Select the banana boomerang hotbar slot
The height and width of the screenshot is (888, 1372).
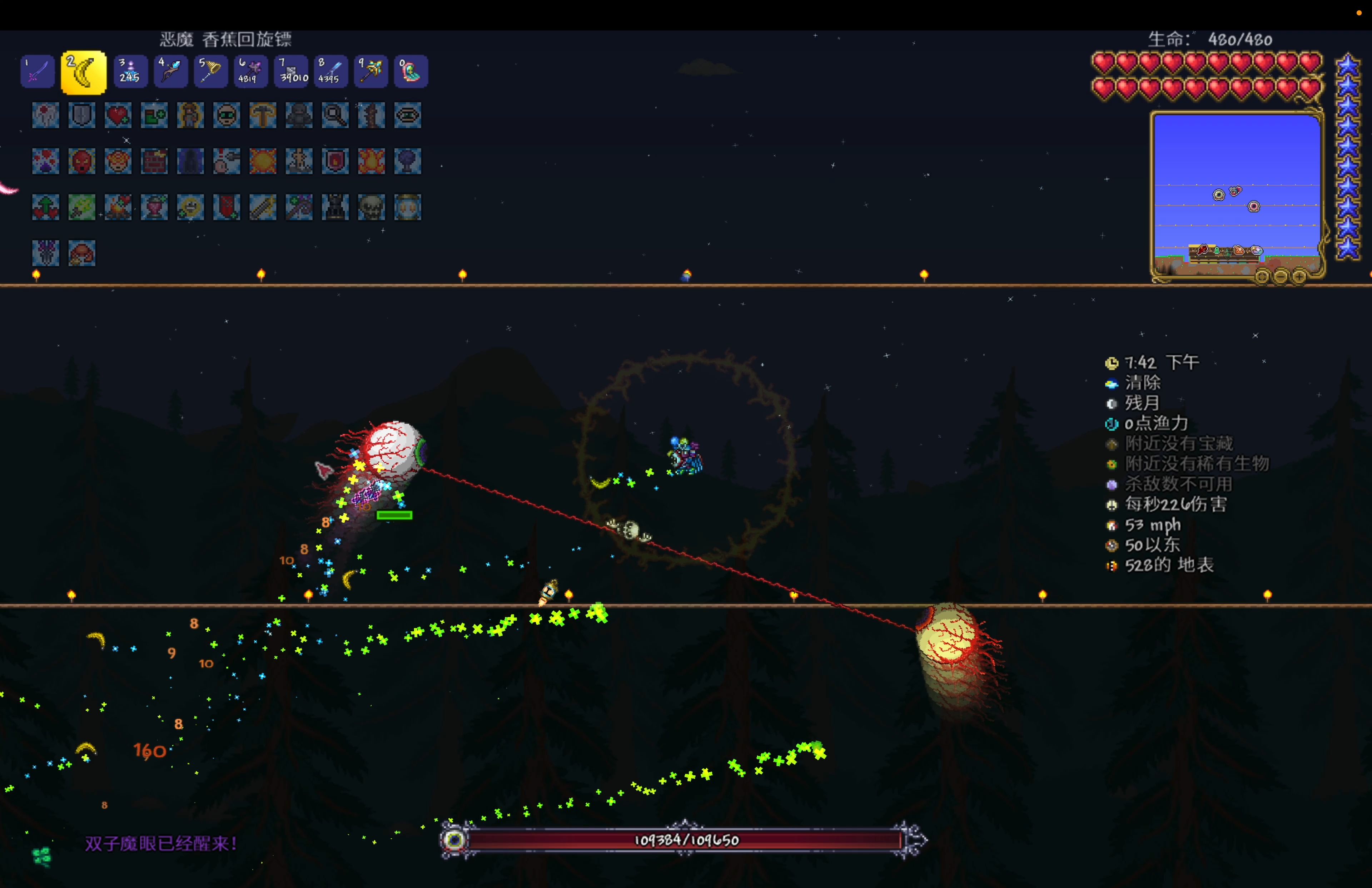point(84,72)
